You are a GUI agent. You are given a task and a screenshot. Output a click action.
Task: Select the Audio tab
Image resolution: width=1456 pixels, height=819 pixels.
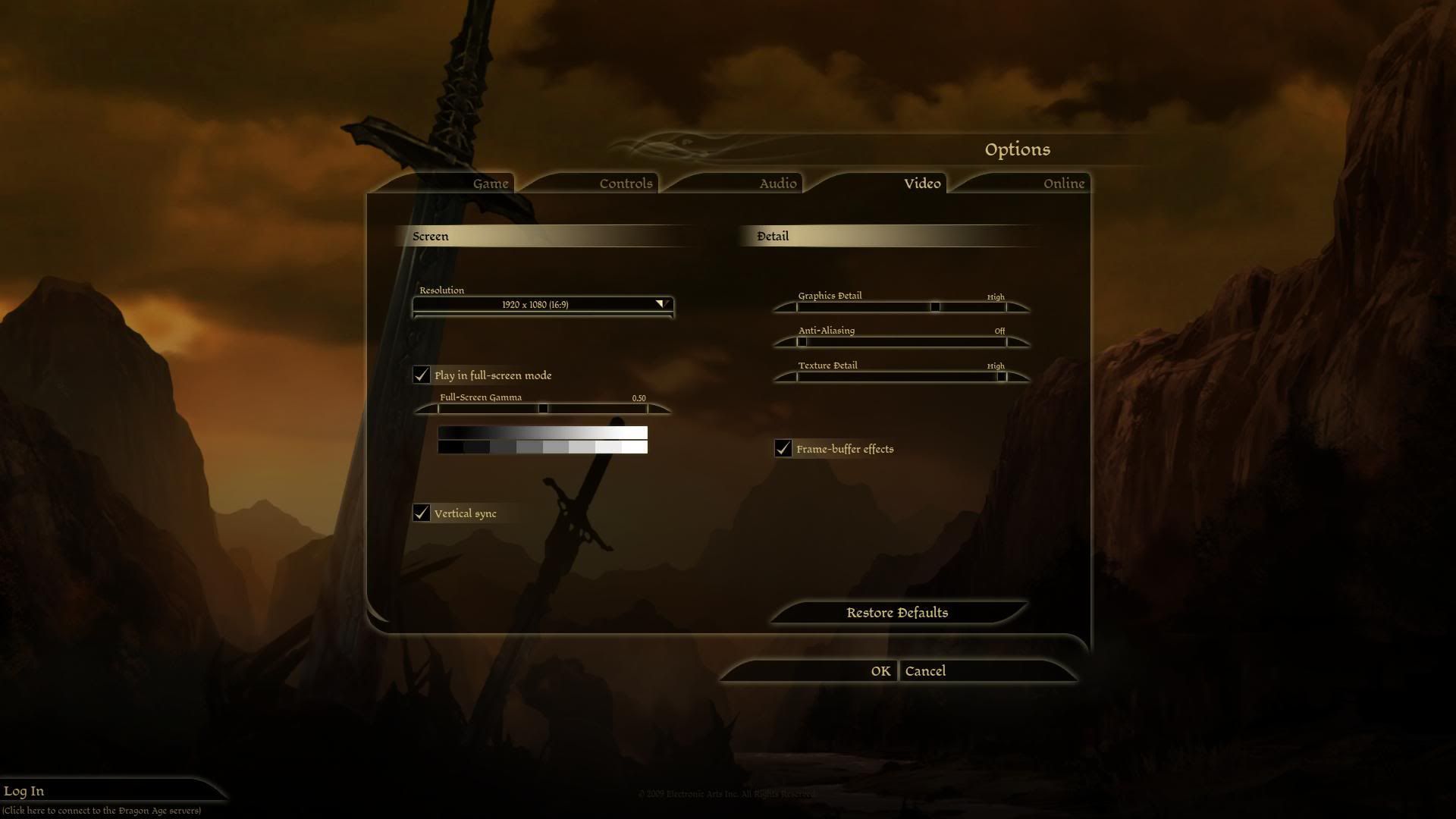point(777,184)
